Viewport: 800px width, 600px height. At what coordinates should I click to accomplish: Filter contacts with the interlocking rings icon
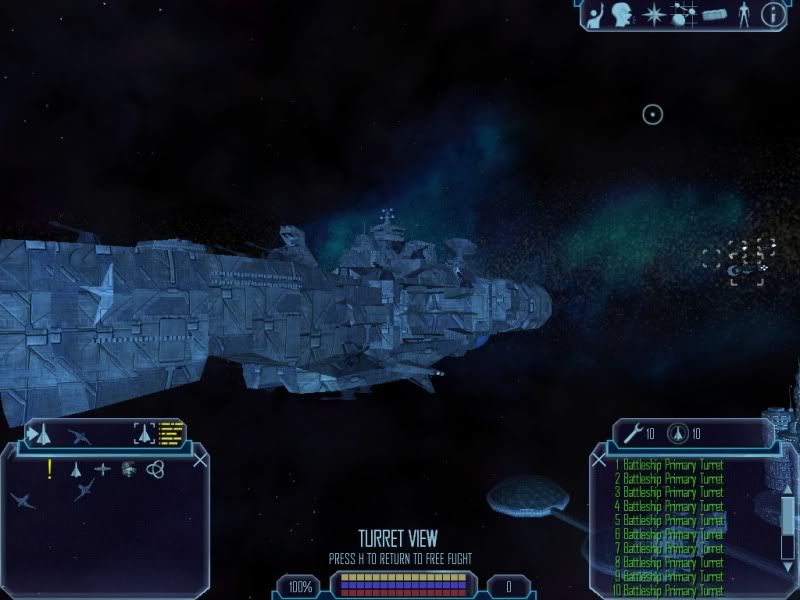click(x=155, y=469)
